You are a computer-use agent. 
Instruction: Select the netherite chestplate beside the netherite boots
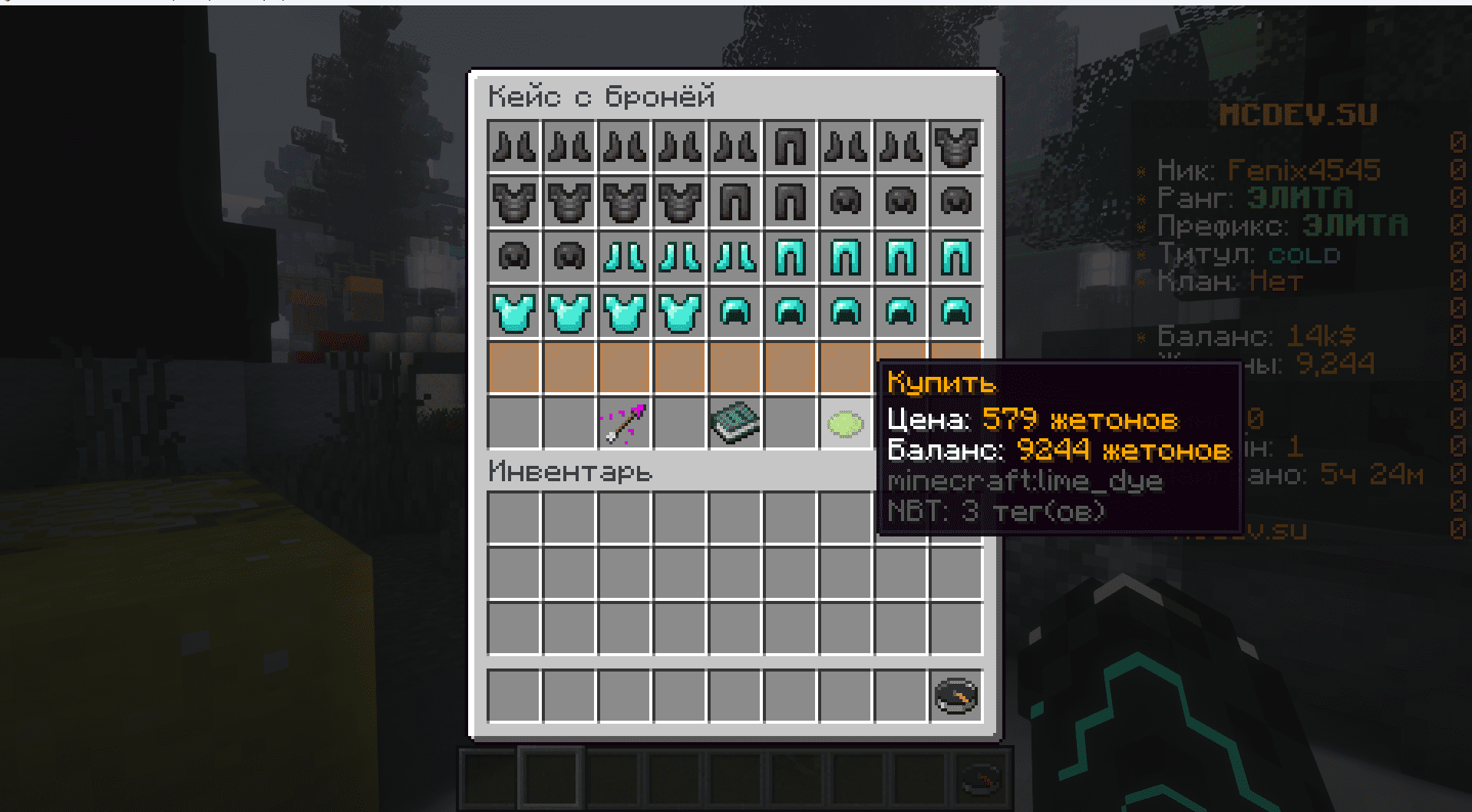pos(955,147)
